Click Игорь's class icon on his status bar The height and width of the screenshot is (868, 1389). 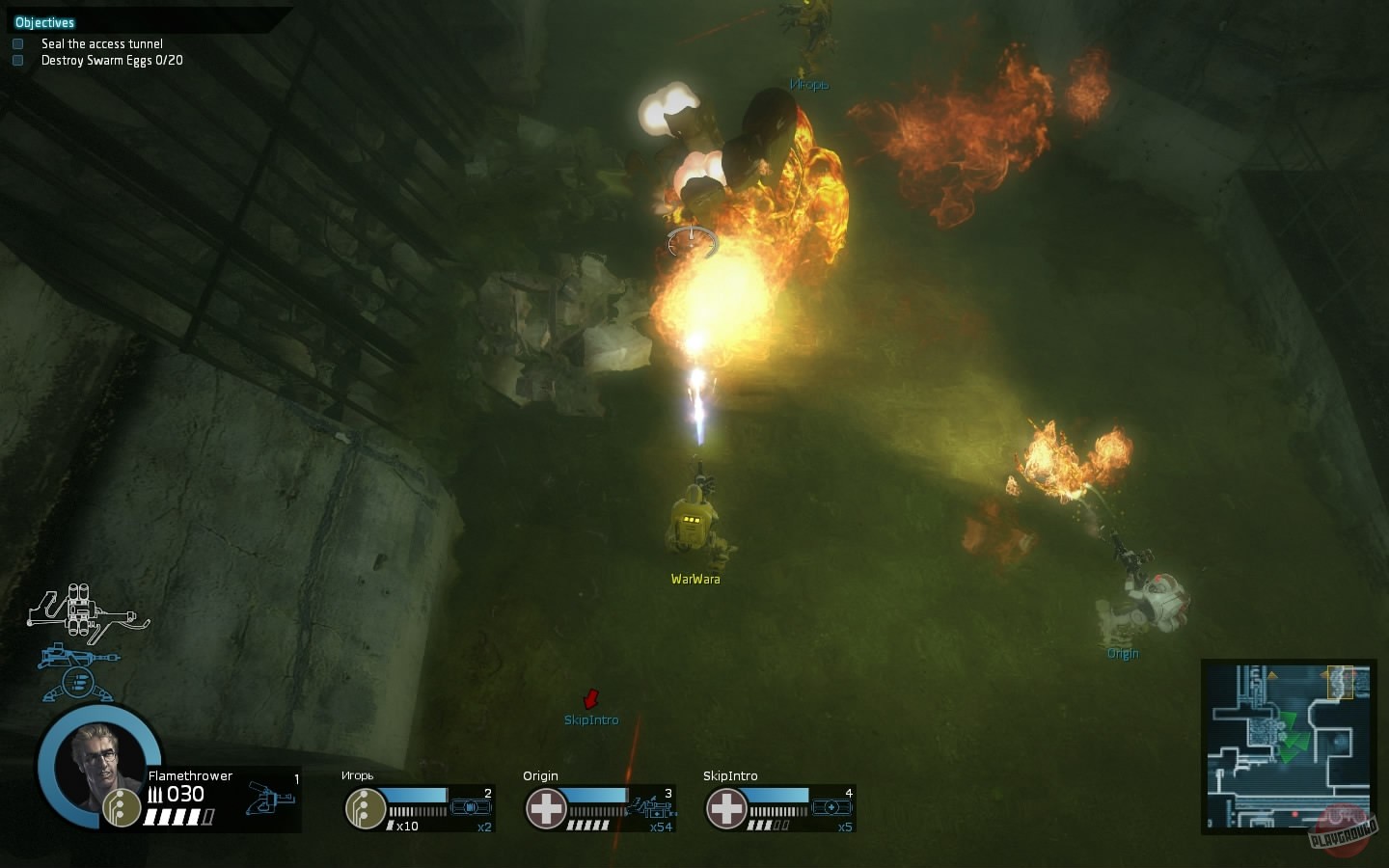point(364,808)
